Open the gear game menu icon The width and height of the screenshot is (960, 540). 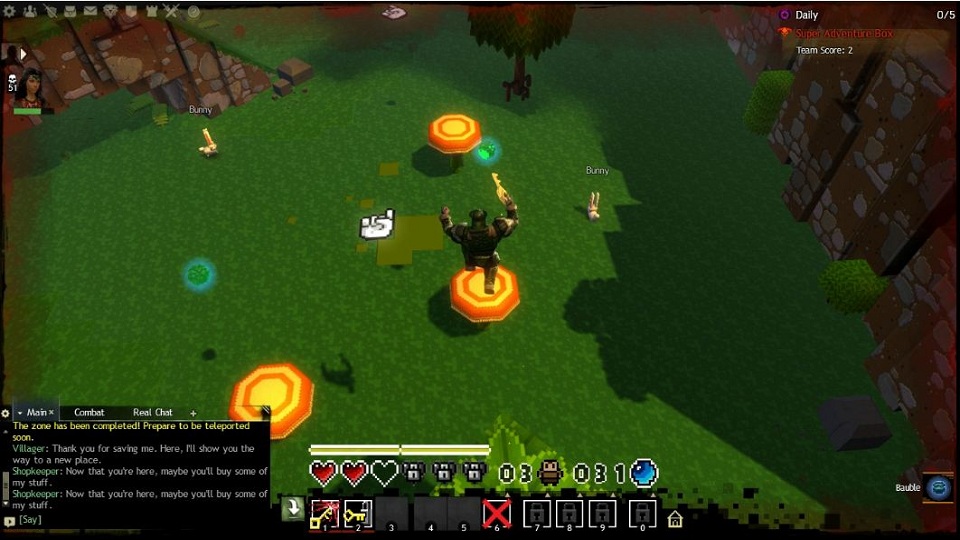click(x=9, y=12)
